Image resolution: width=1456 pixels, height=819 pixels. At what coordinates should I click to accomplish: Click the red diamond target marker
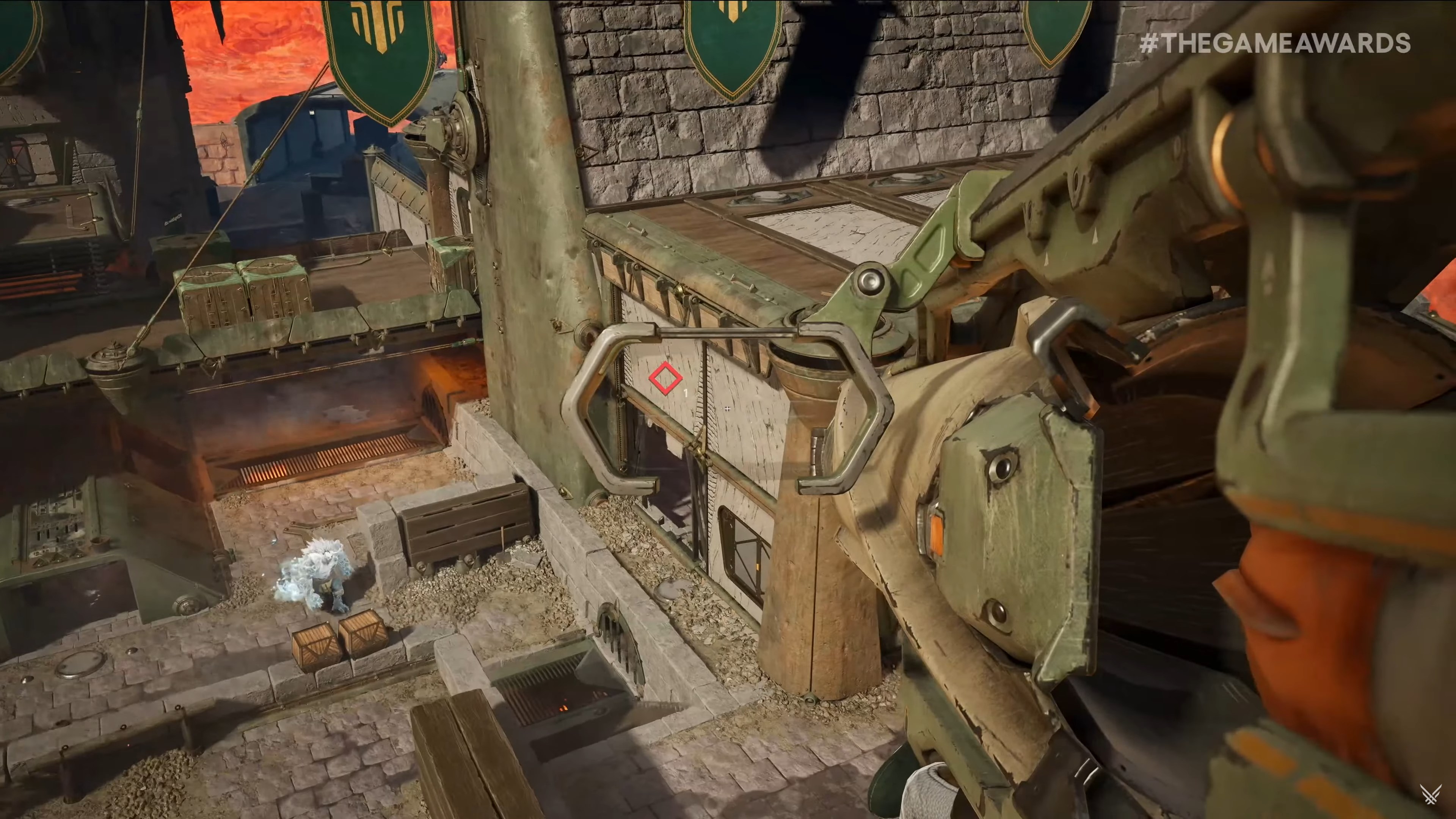pos(665,378)
